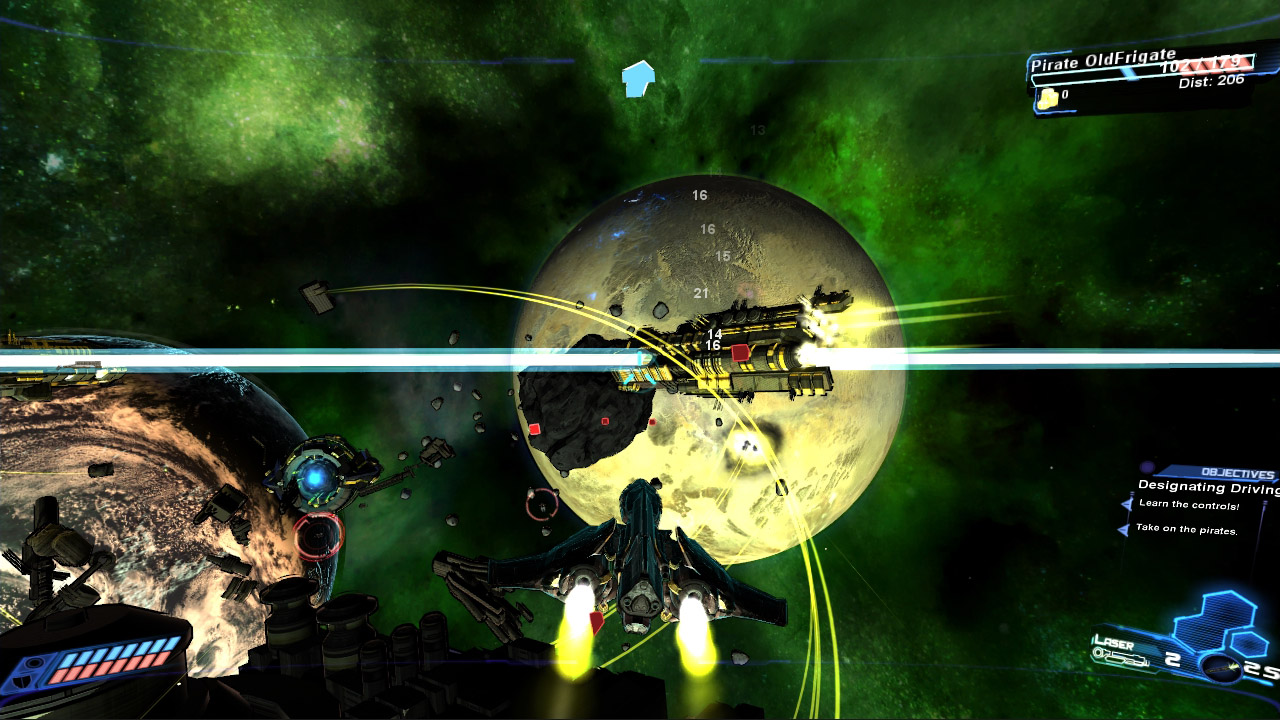Click the blue waypoint arrow marker
This screenshot has height=720, width=1280.
[637, 78]
